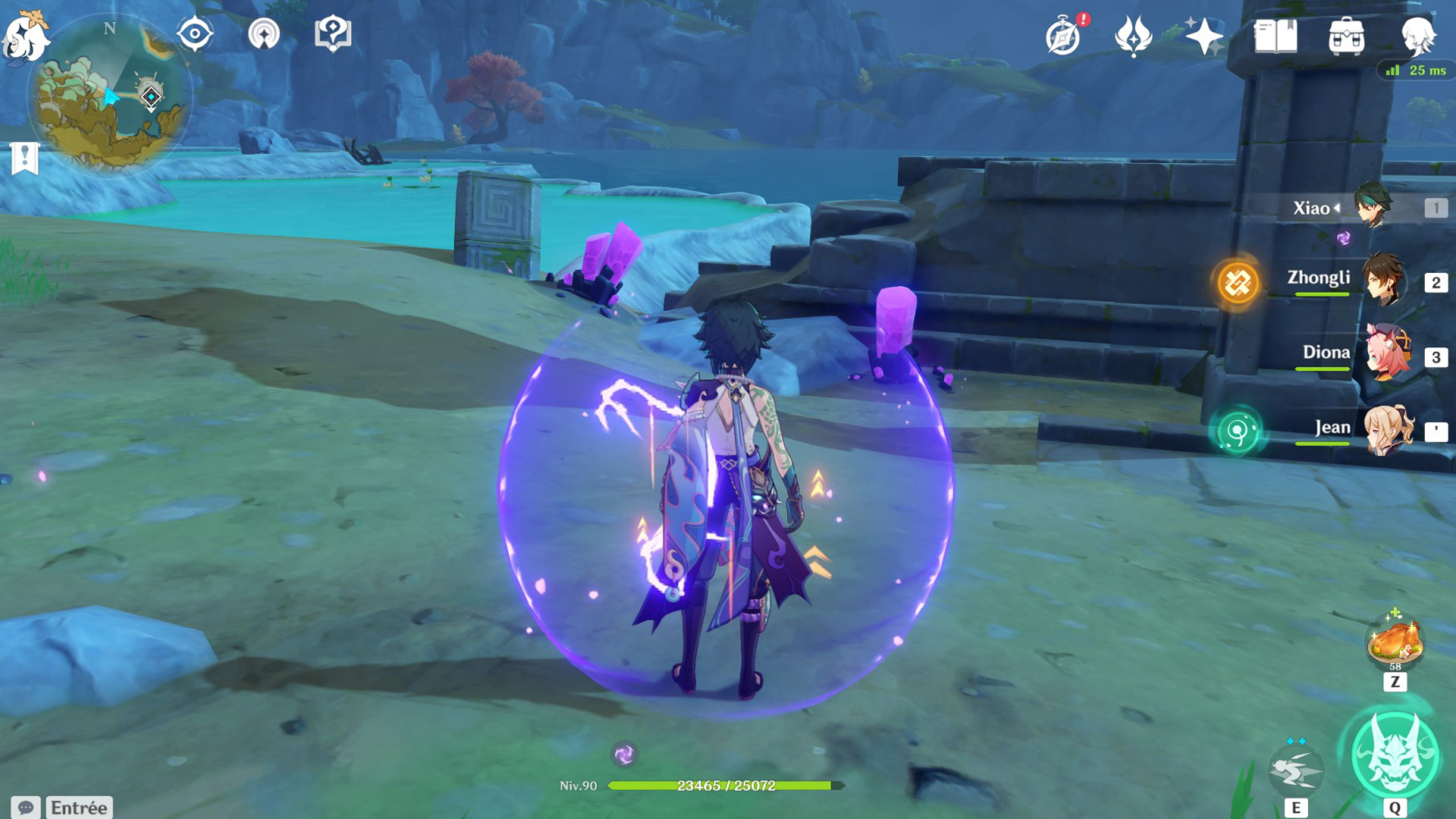Open the Battle Pass icon
The height and width of the screenshot is (819, 1456).
tap(1134, 36)
